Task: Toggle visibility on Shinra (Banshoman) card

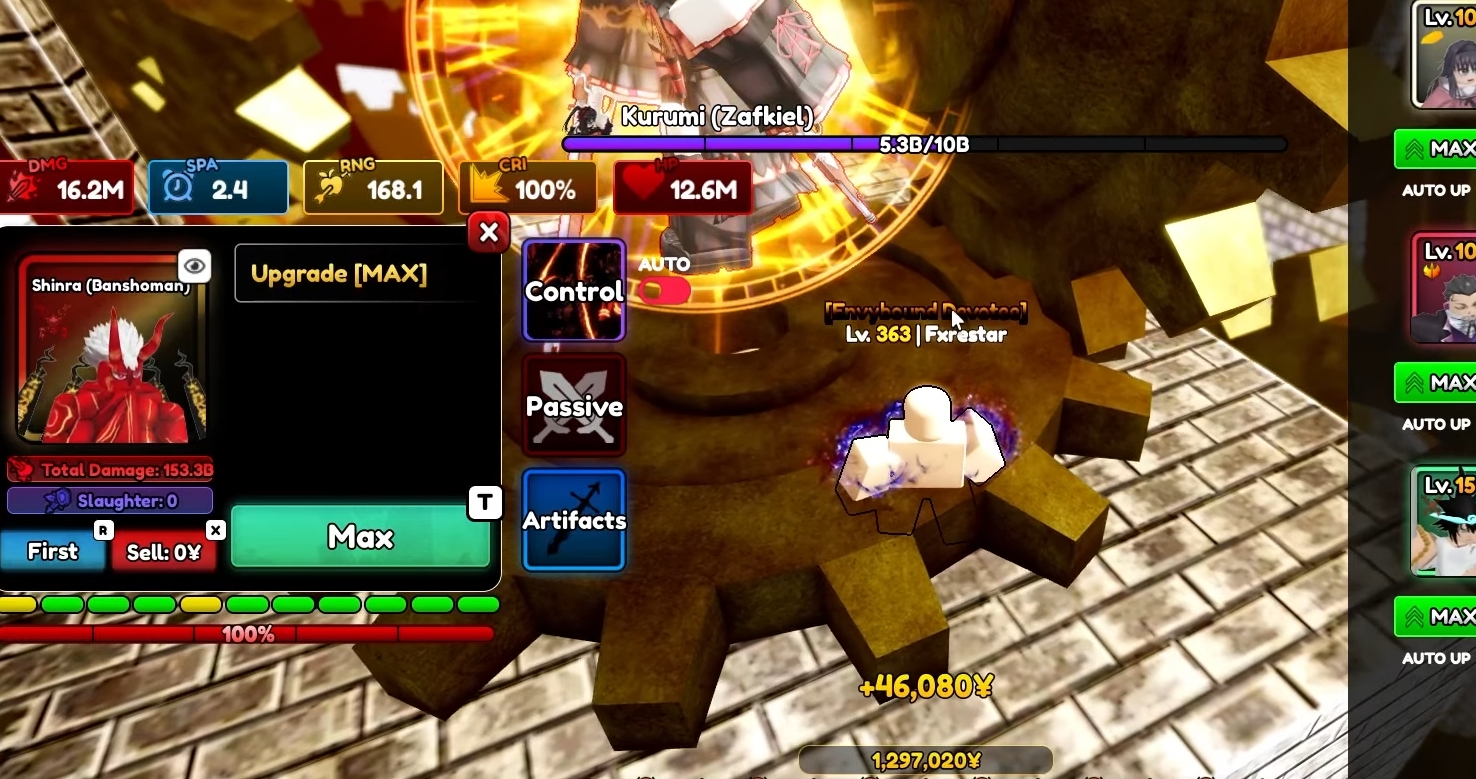Action: [194, 265]
